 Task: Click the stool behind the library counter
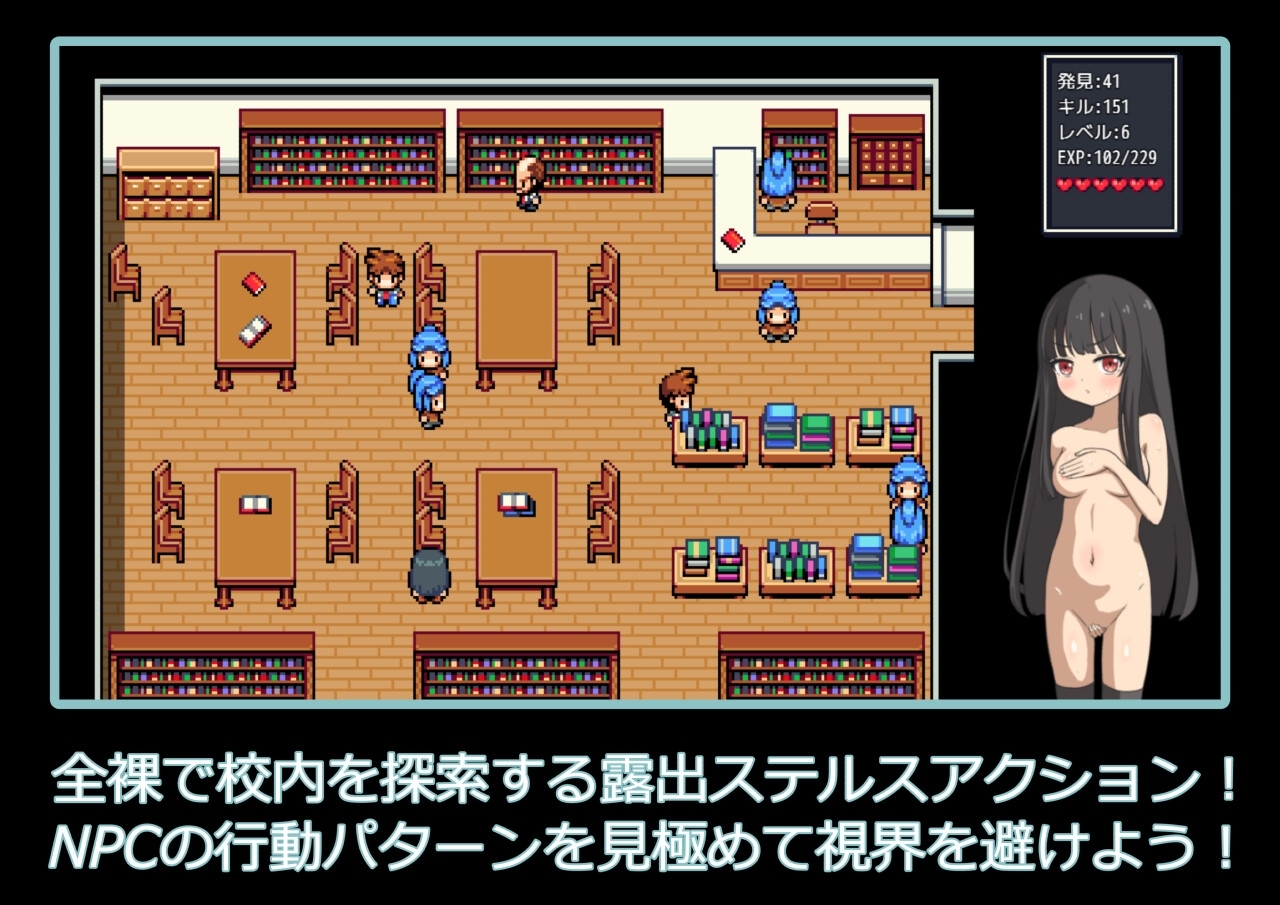click(822, 213)
